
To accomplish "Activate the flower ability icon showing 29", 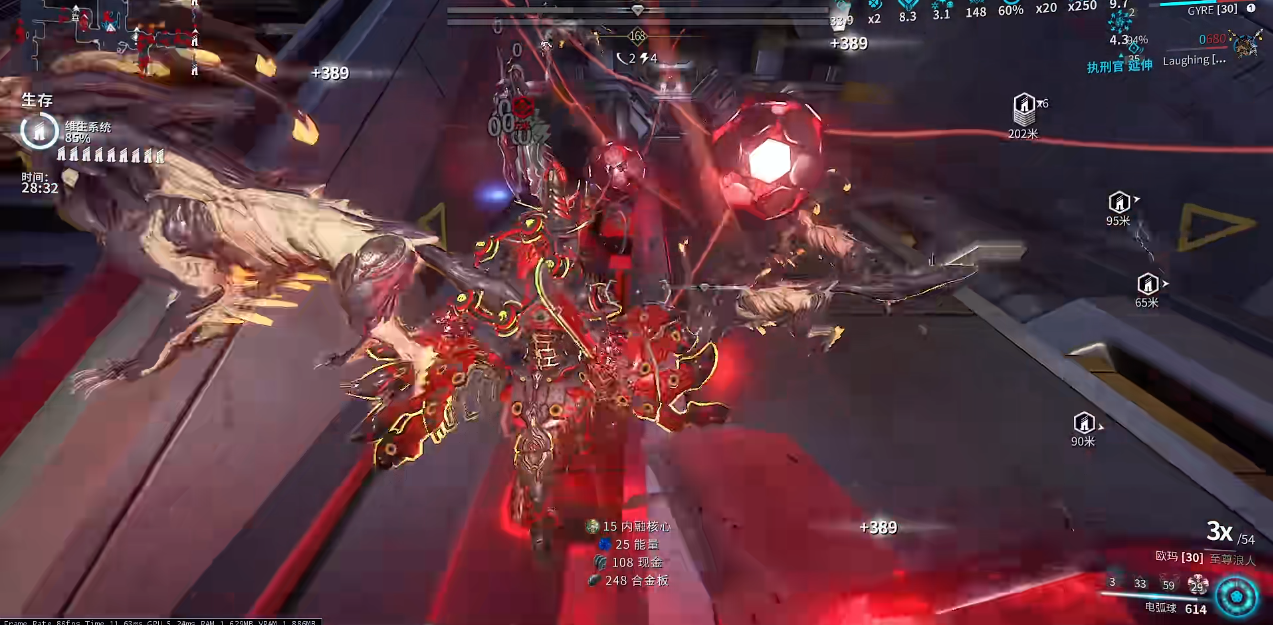I will (1197, 584).
